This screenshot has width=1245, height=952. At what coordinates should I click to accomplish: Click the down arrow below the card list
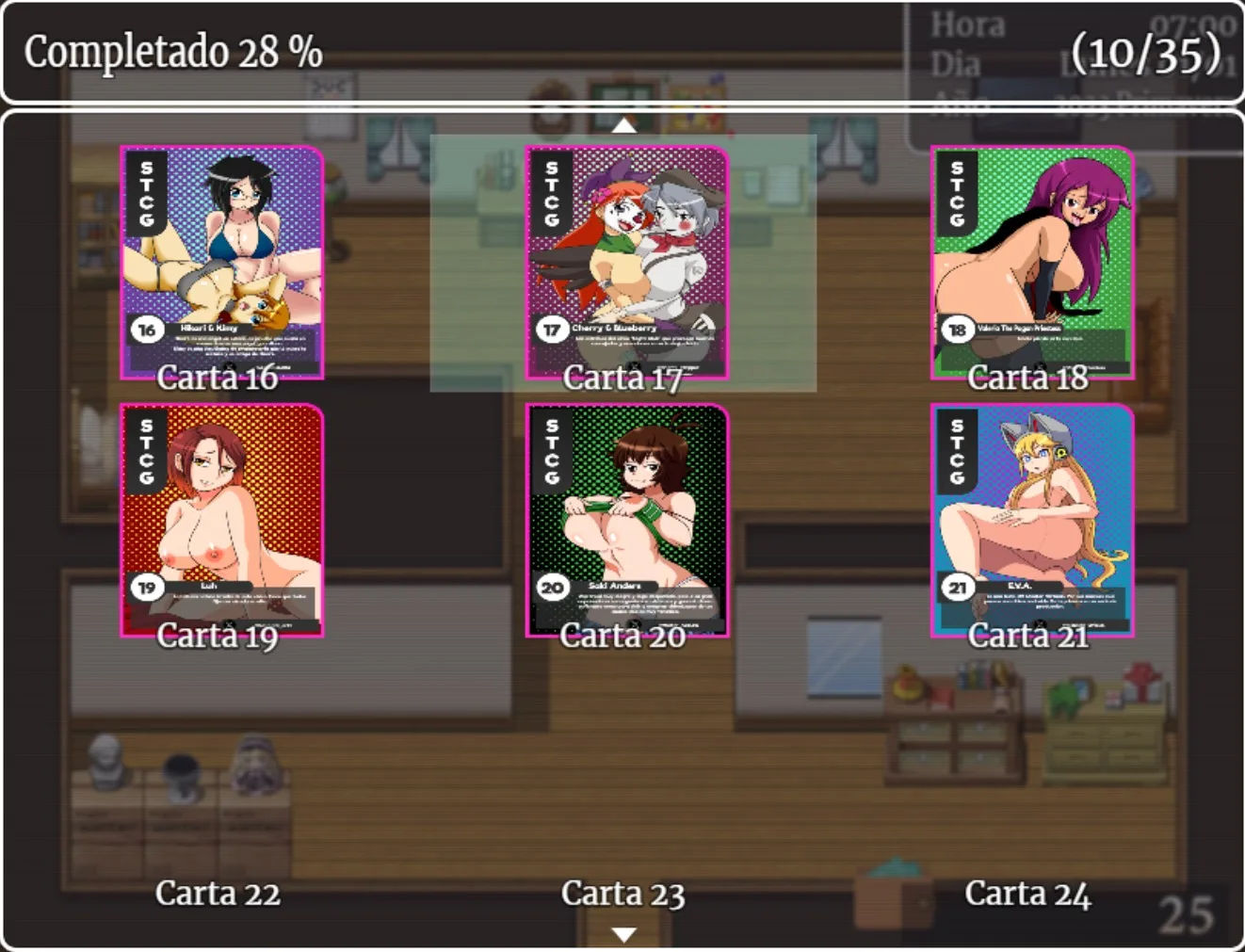point(623,934)
